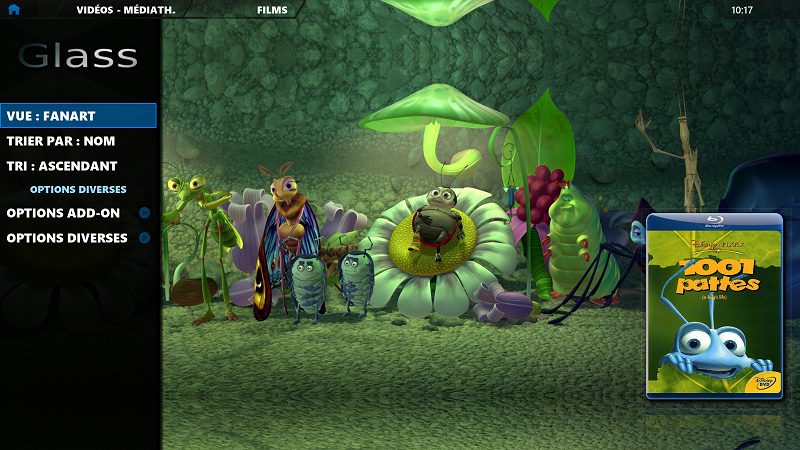Toggle the Tri : Ascendant sort order
The image size is (800, 450).
coord(62,166)
